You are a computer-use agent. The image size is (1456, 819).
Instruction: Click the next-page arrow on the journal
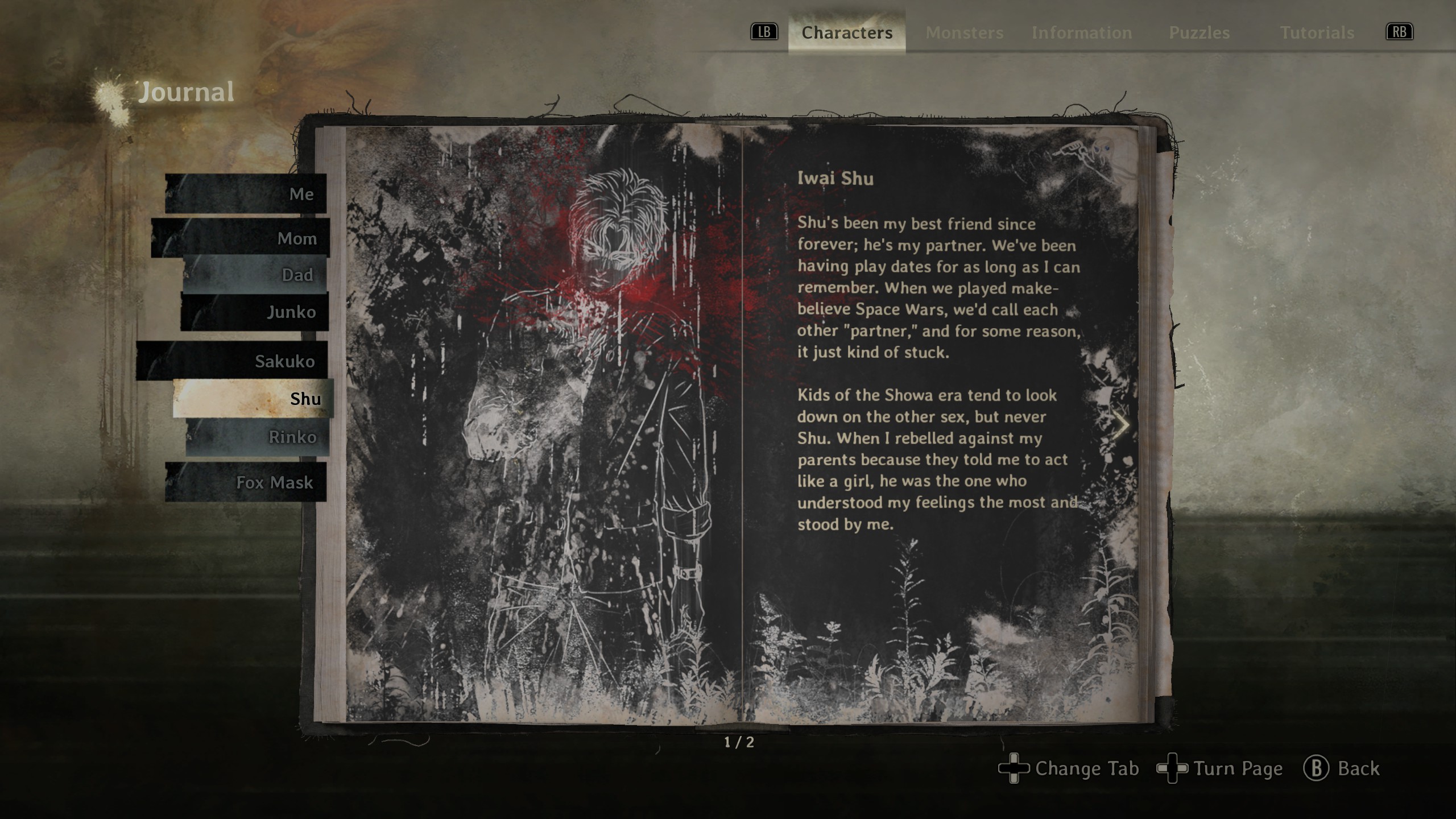click(1122, 424)
